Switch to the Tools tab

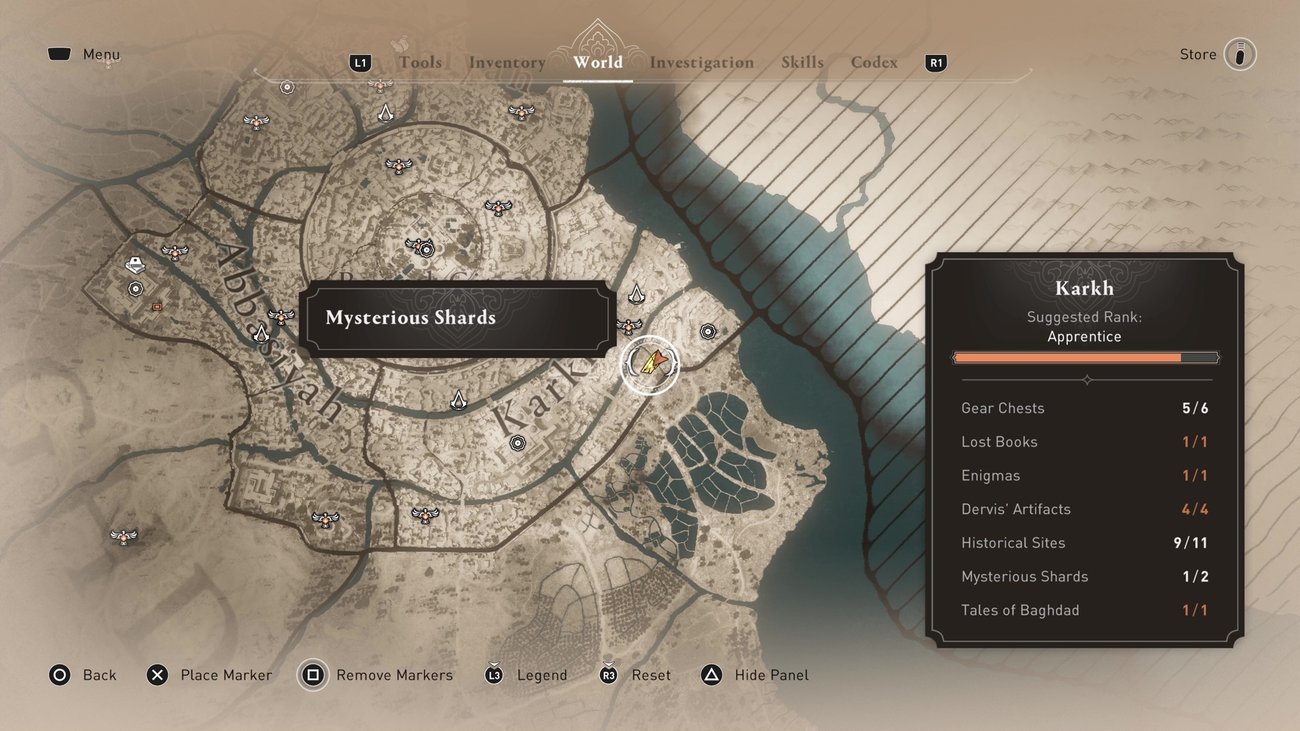(420, 62)
